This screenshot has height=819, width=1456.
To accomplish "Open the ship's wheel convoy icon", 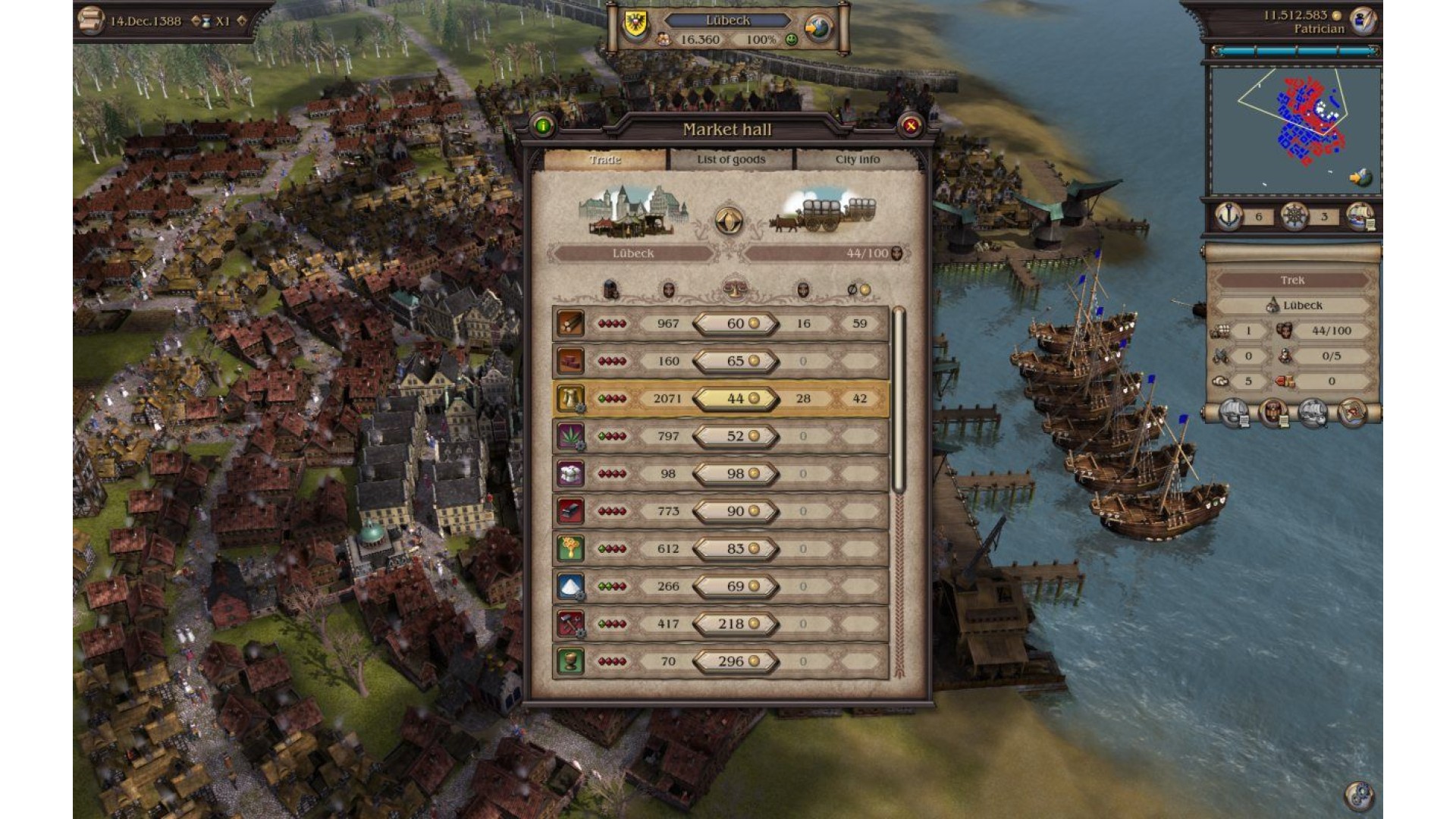I will point(1294,216).
